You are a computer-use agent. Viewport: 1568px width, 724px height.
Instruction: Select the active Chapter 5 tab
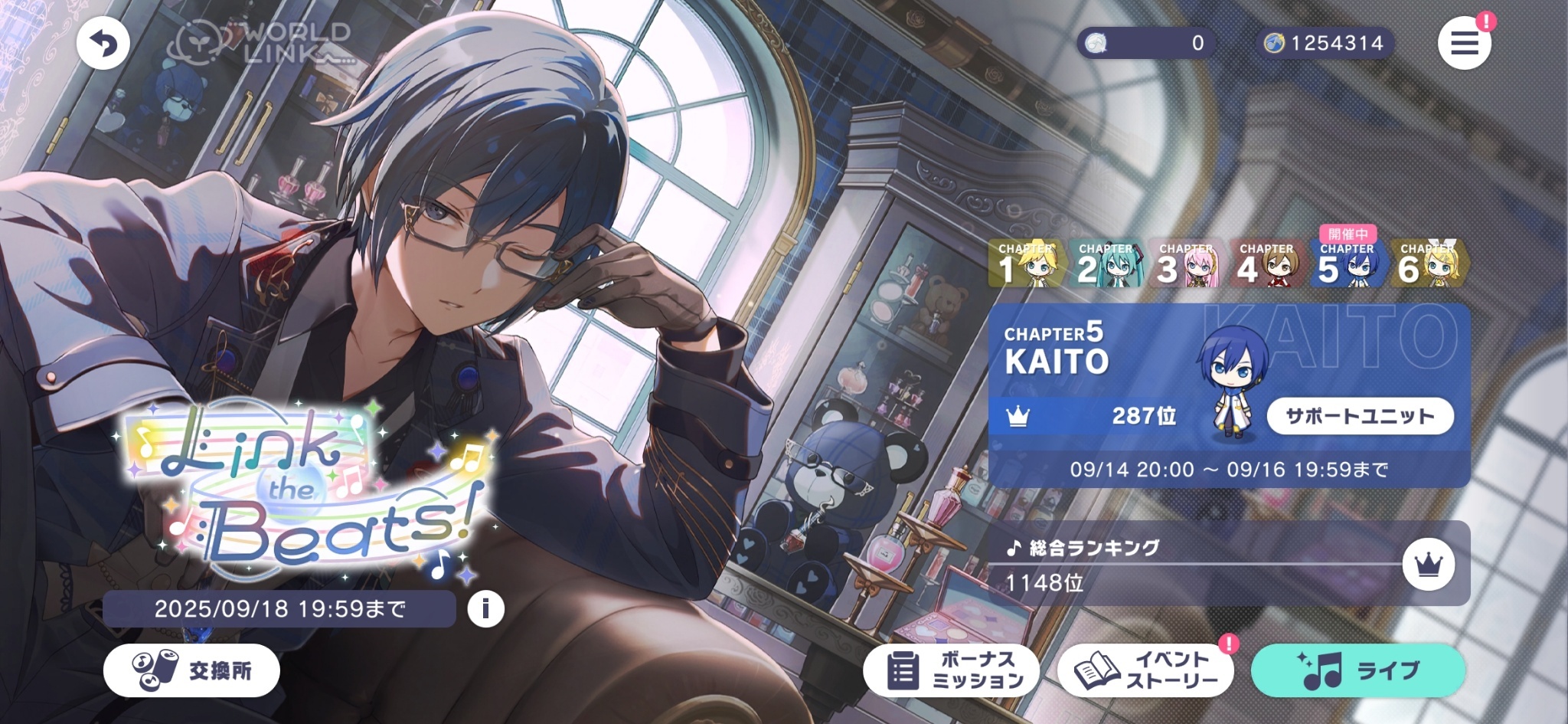pyautogui.click(x=1347, y=264)
